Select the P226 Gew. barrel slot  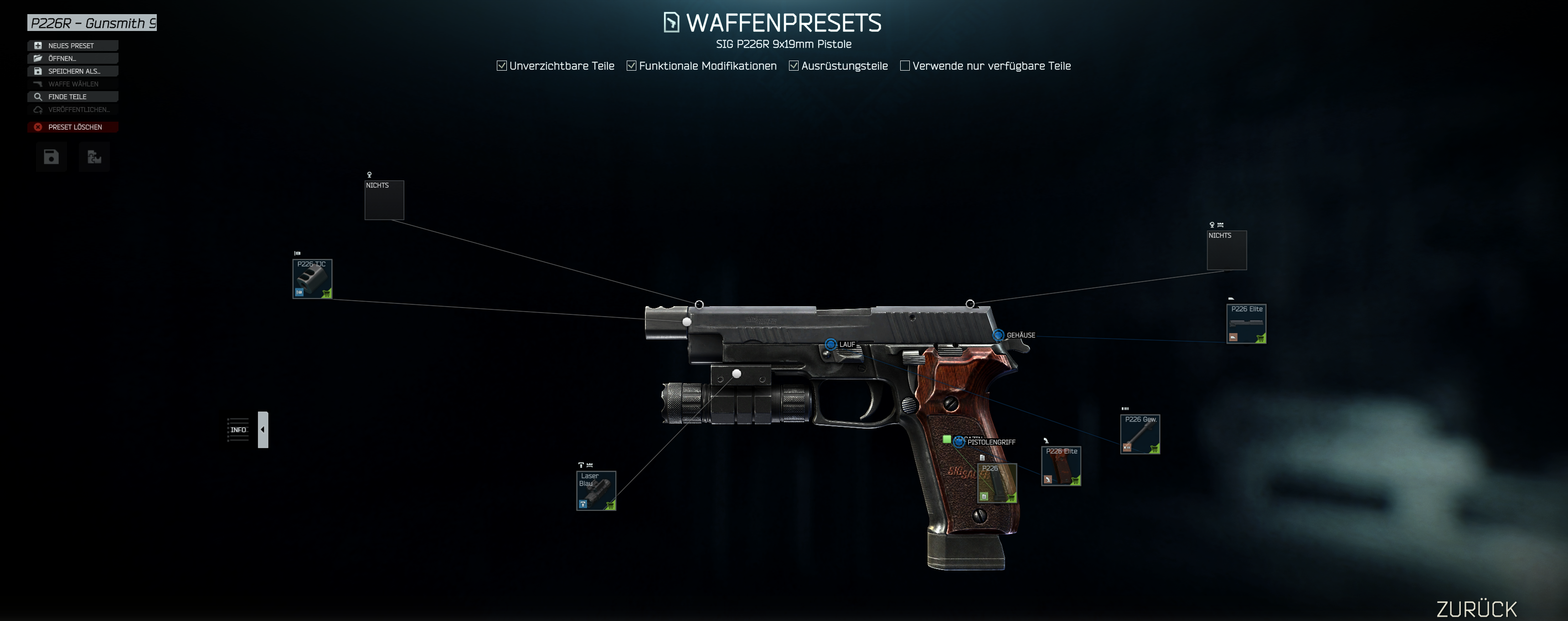pos(1140,434)
